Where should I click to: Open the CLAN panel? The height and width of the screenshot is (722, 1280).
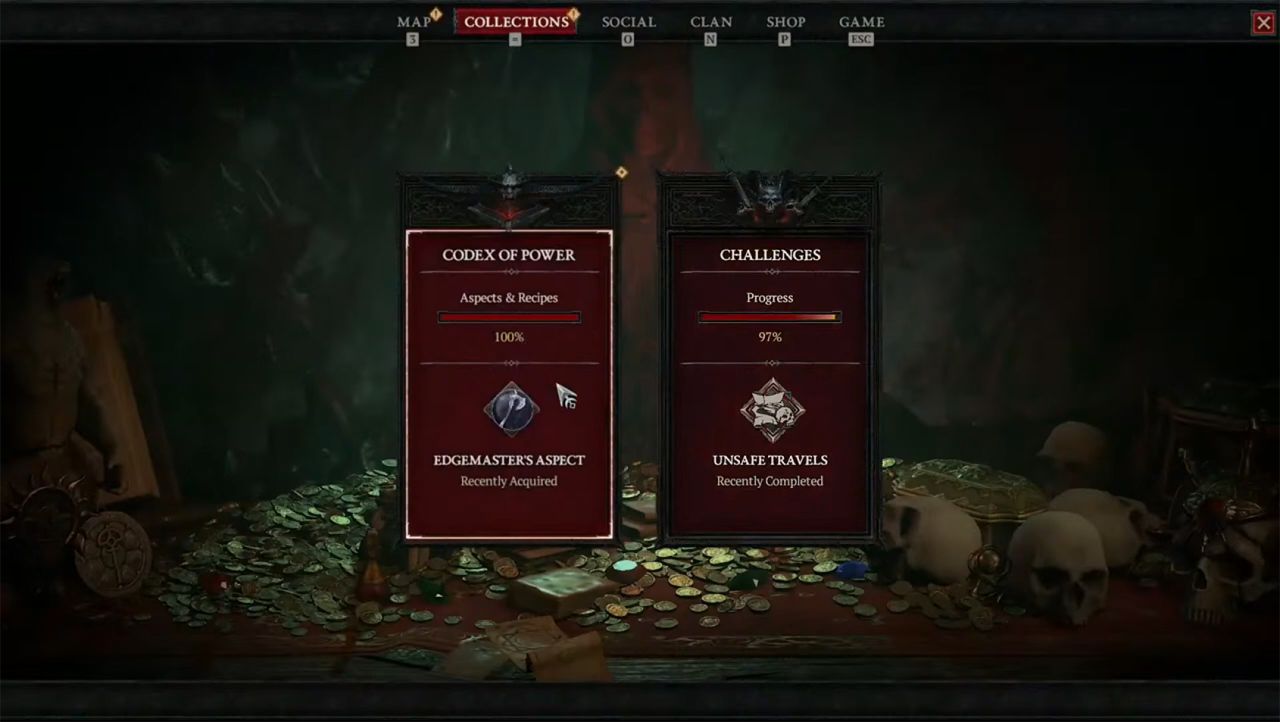point(710,21)
